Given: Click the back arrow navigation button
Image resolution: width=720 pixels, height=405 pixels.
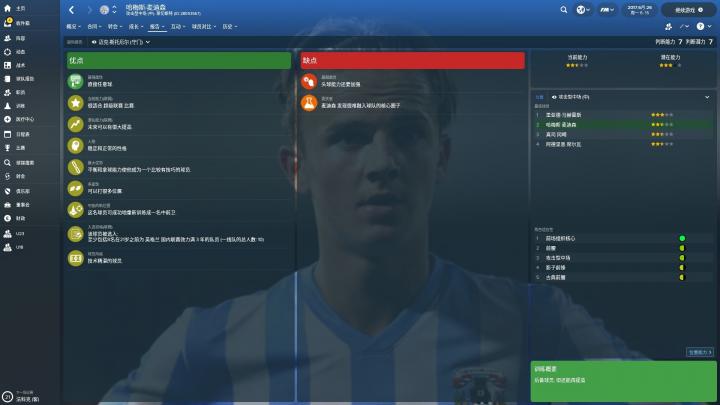Looking at the screenshot, I should pos(72,10).
